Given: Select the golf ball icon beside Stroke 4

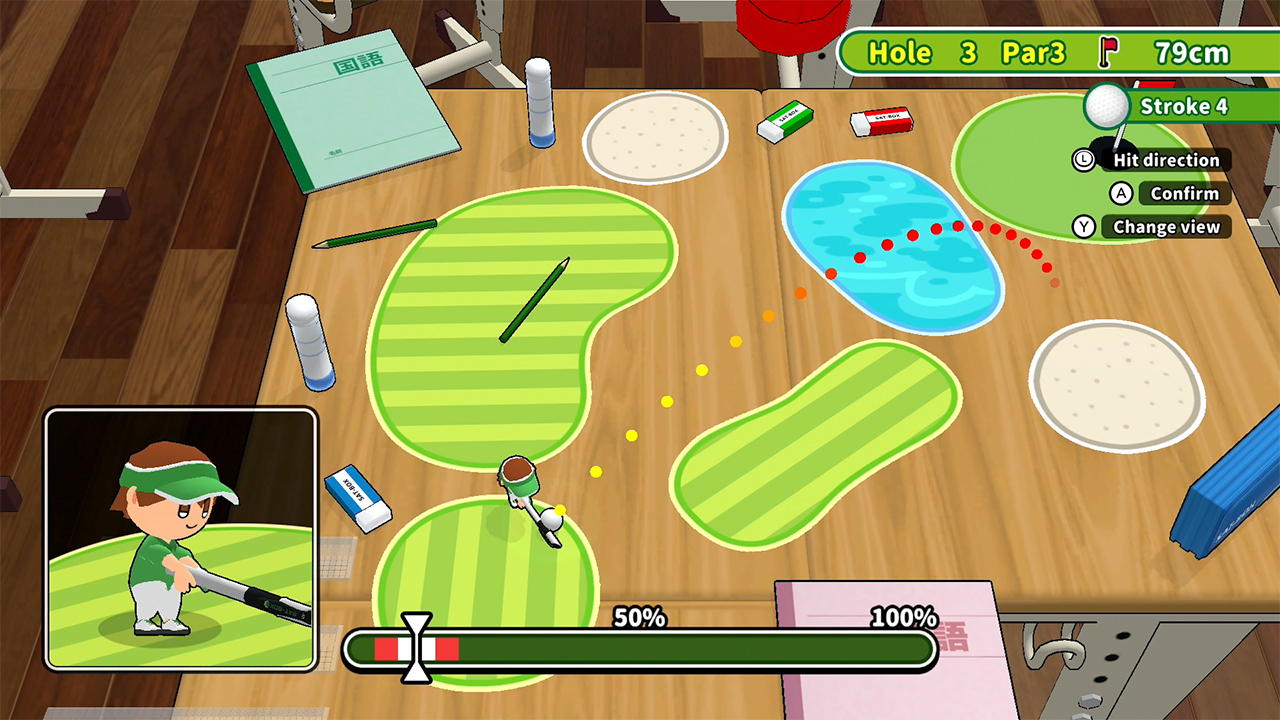Looking at the screenshot, I should coord(1105,105).
